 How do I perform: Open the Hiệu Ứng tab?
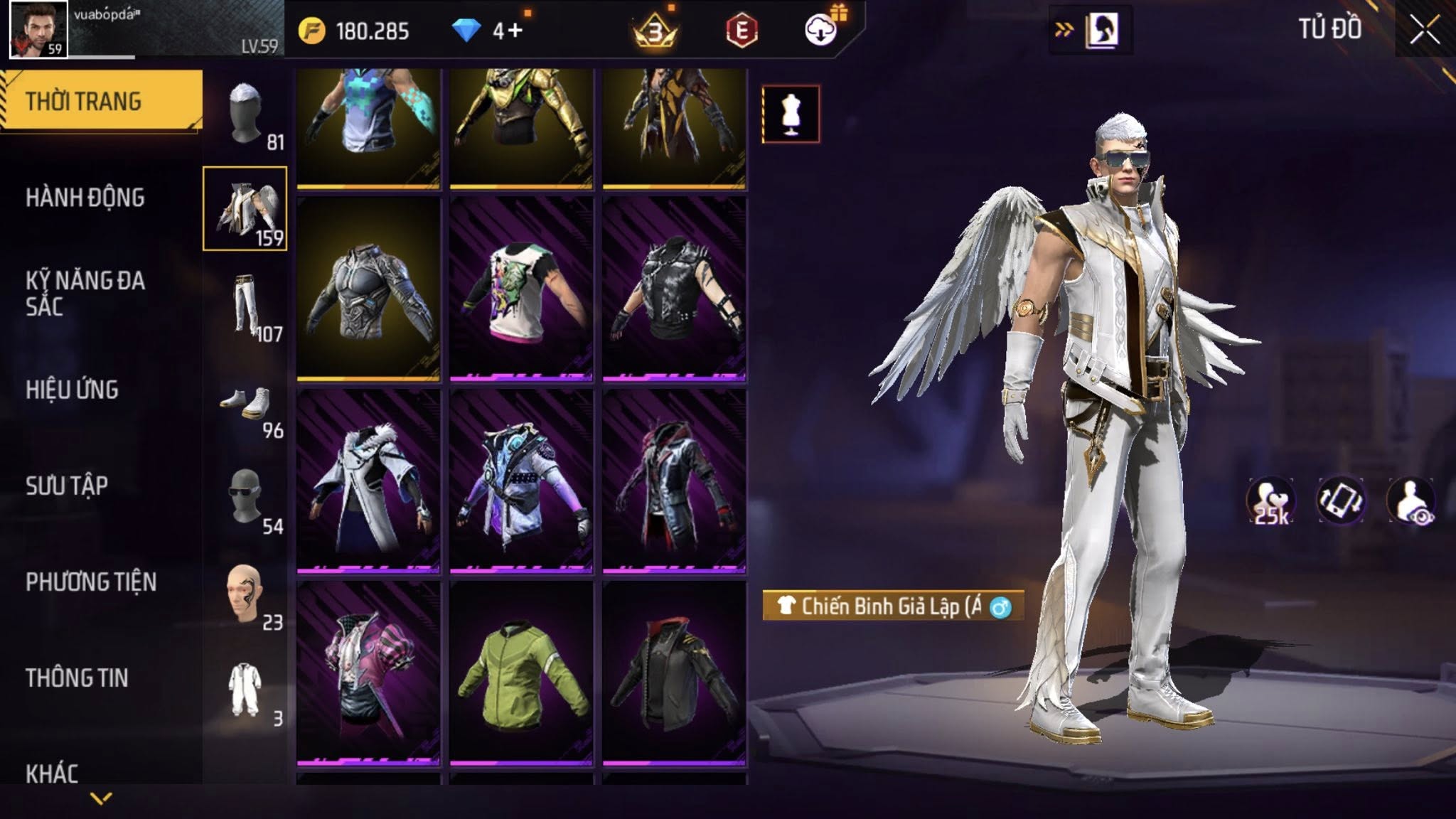click(73, 390)
